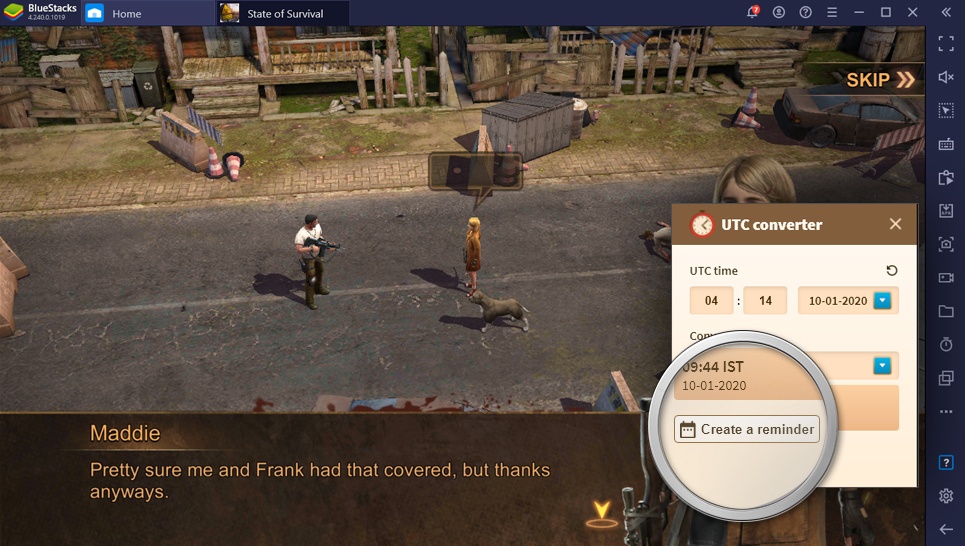Select the State of Survival tab
The image size is (965, 546).
coord(284,13)
